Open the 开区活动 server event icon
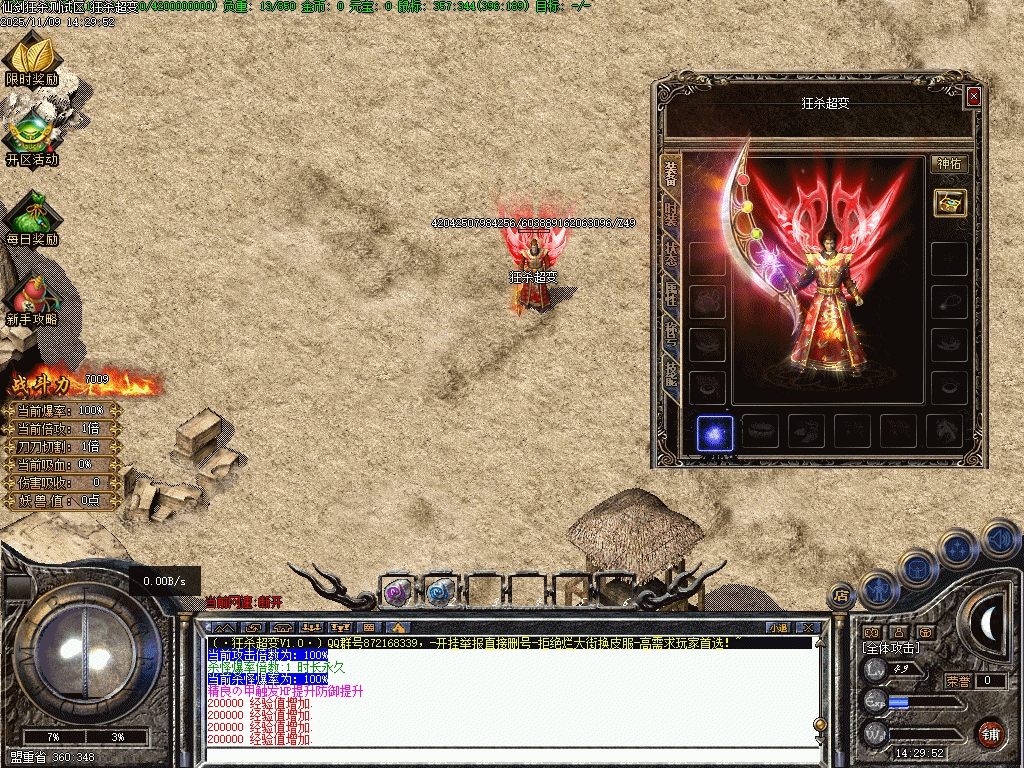Image resolution: width=1024 pixels, height=768 pixels. point(32,138)
